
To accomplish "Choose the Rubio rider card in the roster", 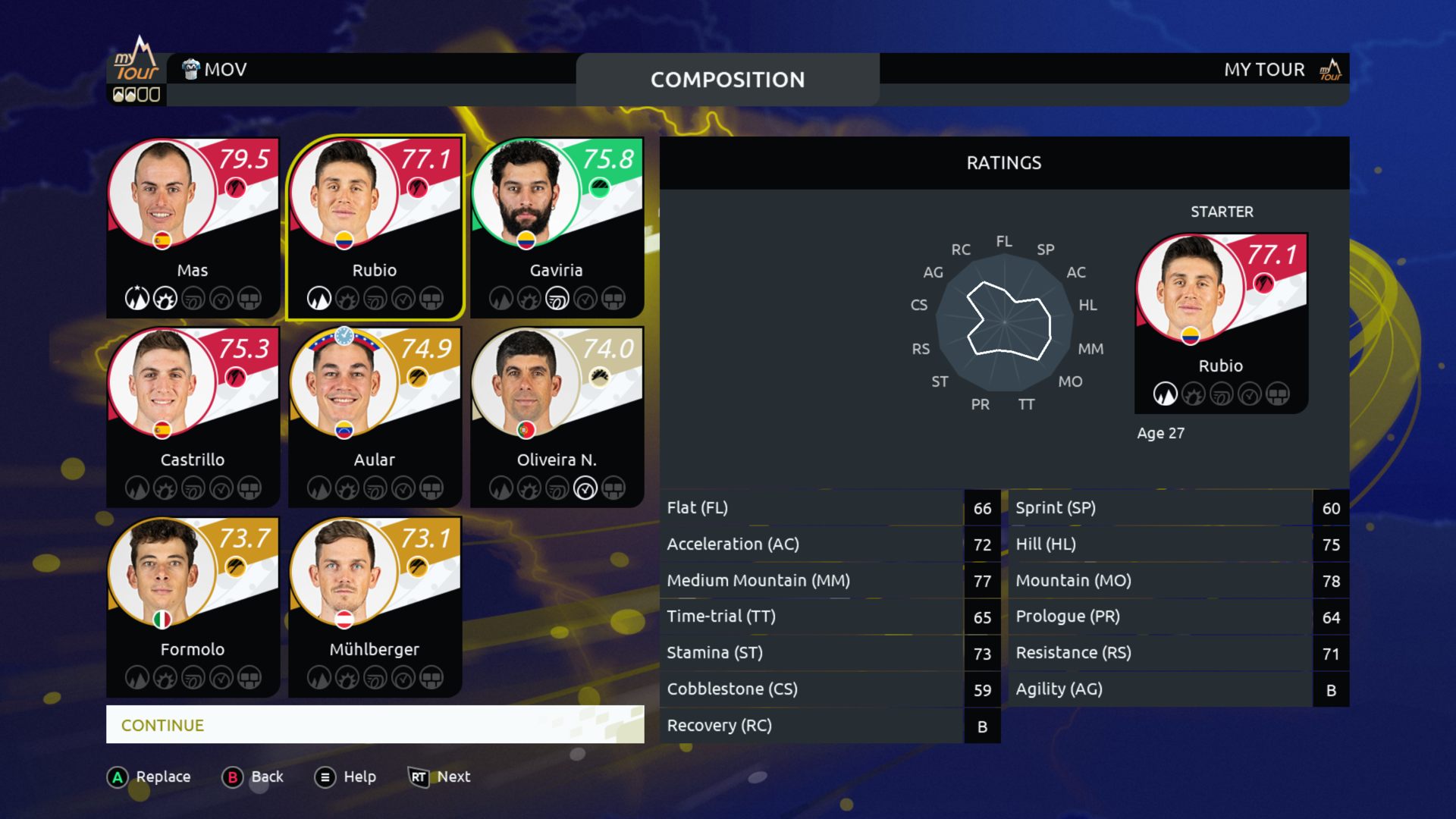I will point(375,227).
